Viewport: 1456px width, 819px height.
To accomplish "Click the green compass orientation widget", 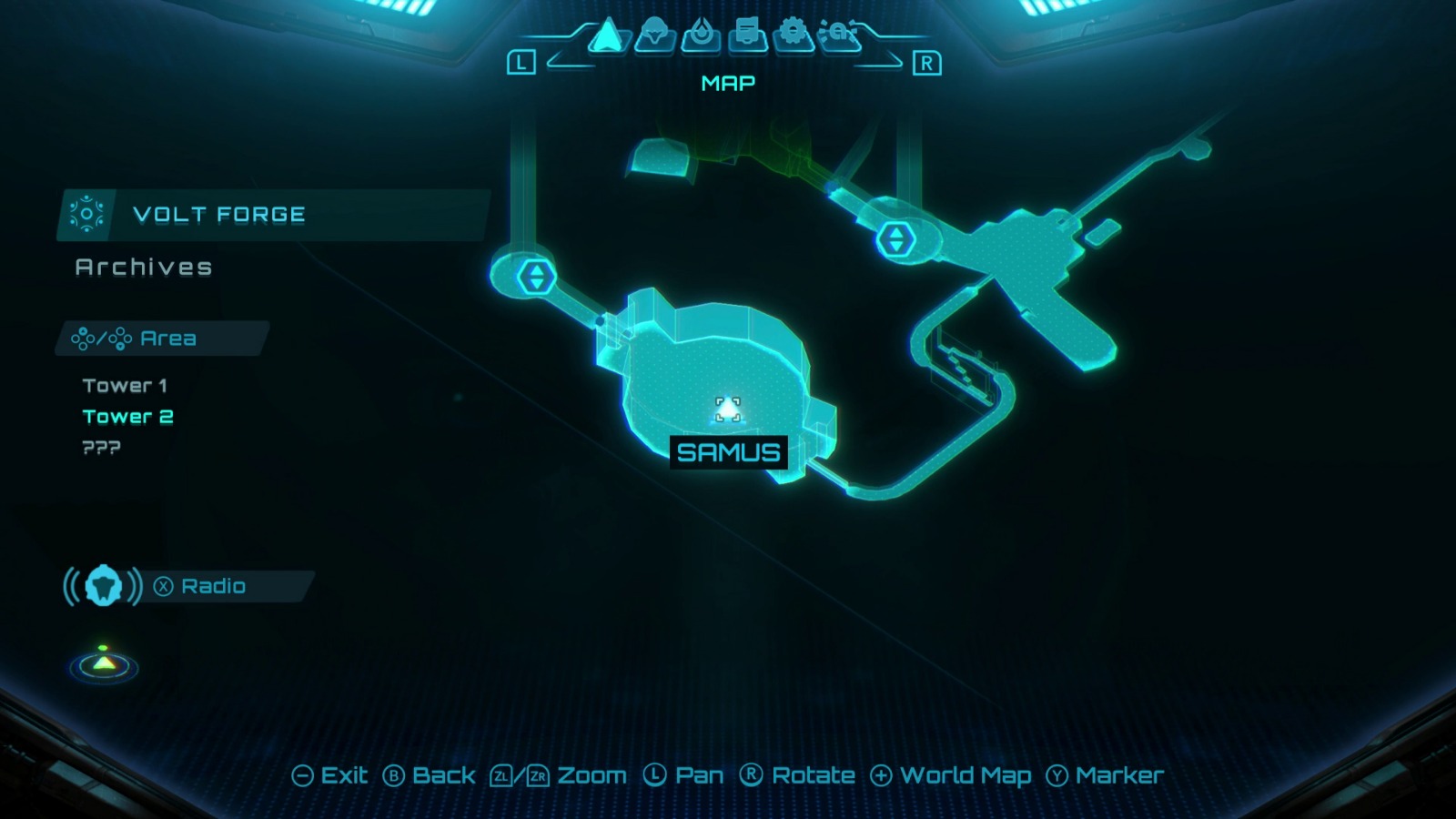I will 103,667.
